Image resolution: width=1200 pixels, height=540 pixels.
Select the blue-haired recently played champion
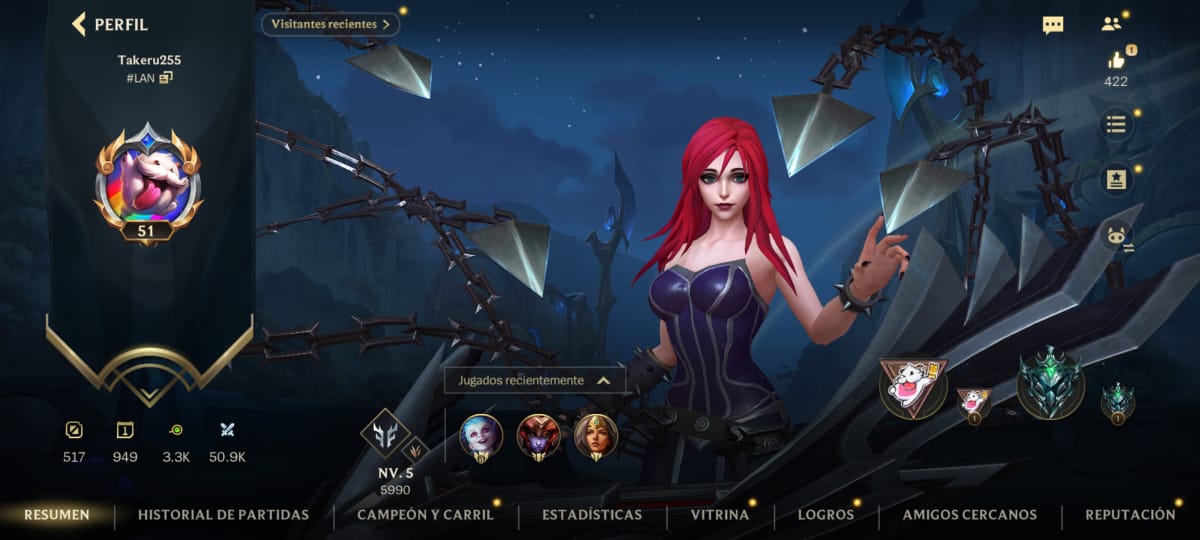coord(481,435)
